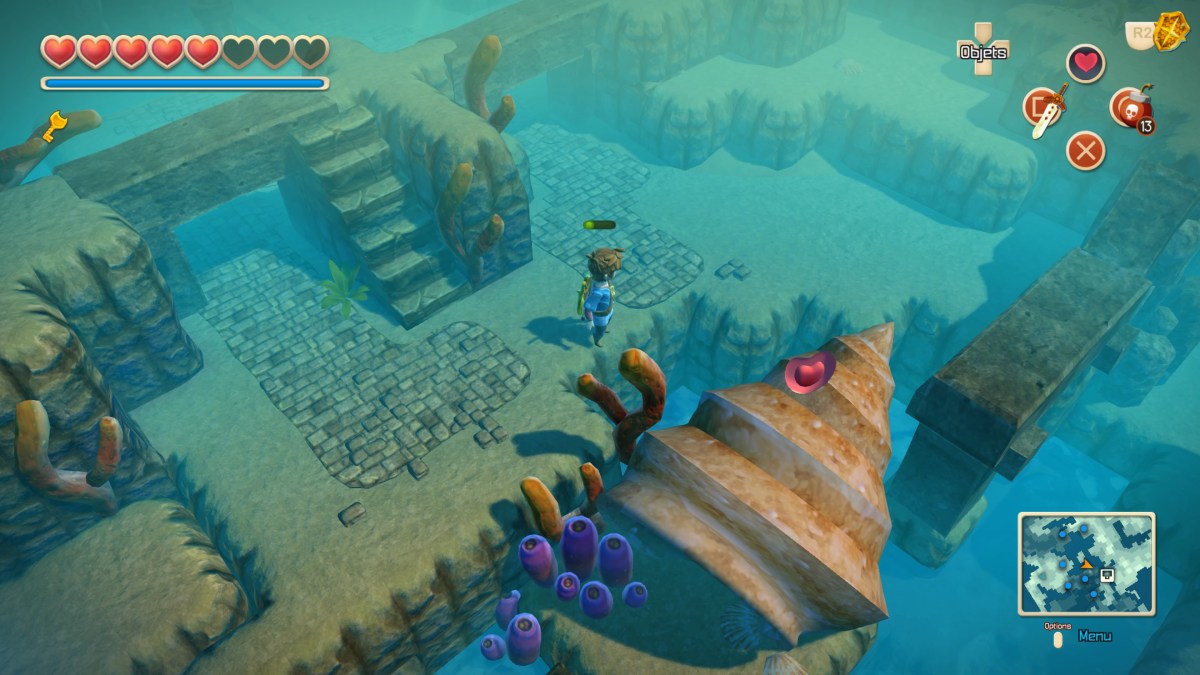Click the golden key icon
The height and width of the screenshot is (675, 1200).
pyautogui.click(x=53, y=127)
